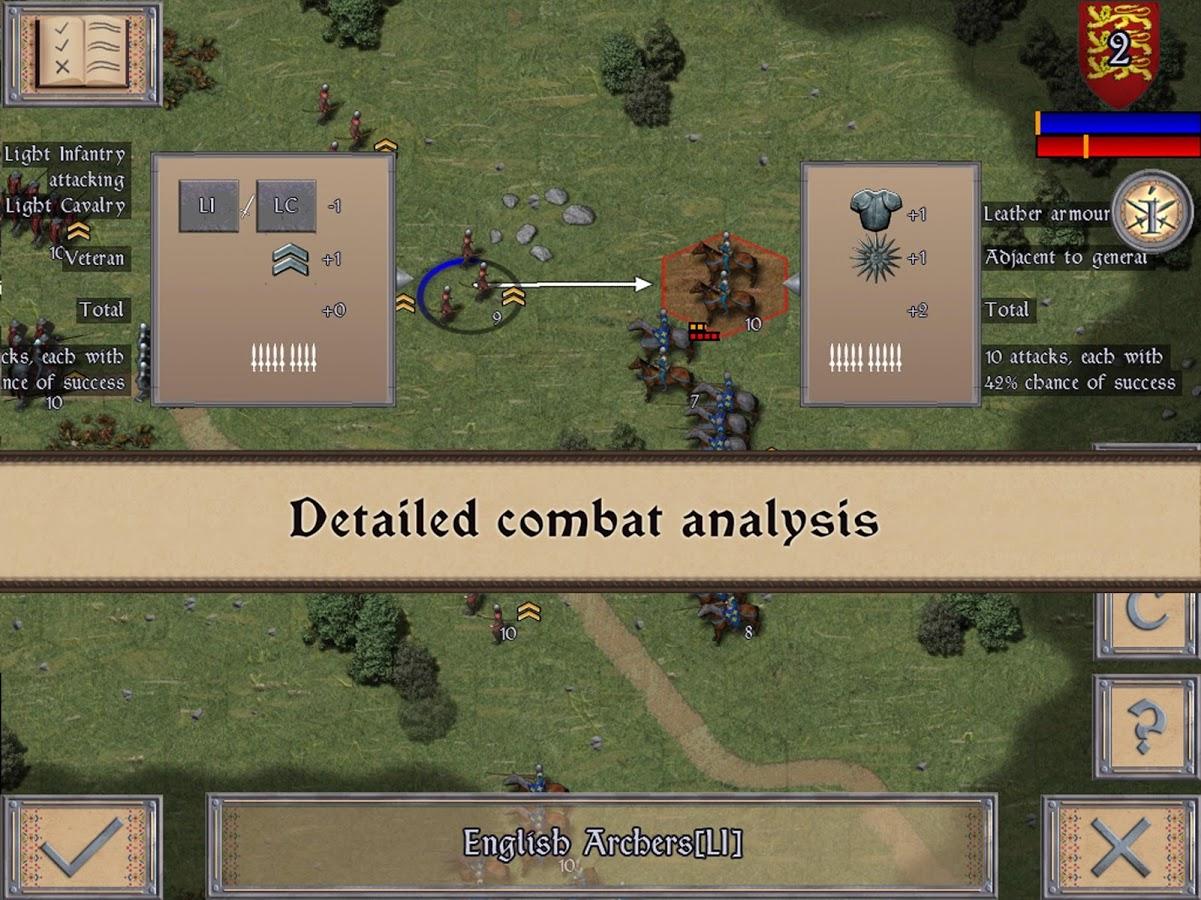
Task: Open help with the question mark button
Action: [1146, 725]
